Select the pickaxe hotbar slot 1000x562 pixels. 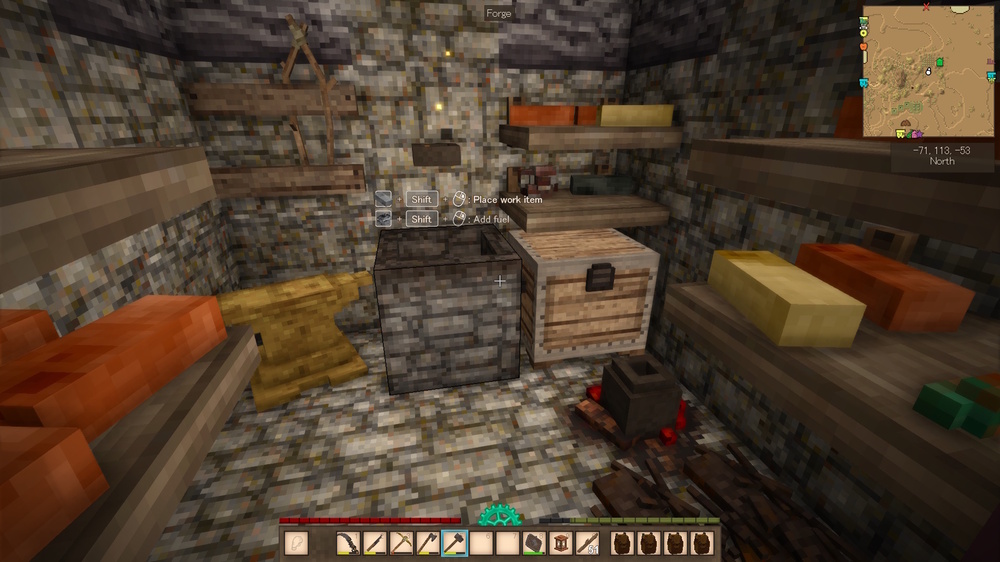[402, 543]
